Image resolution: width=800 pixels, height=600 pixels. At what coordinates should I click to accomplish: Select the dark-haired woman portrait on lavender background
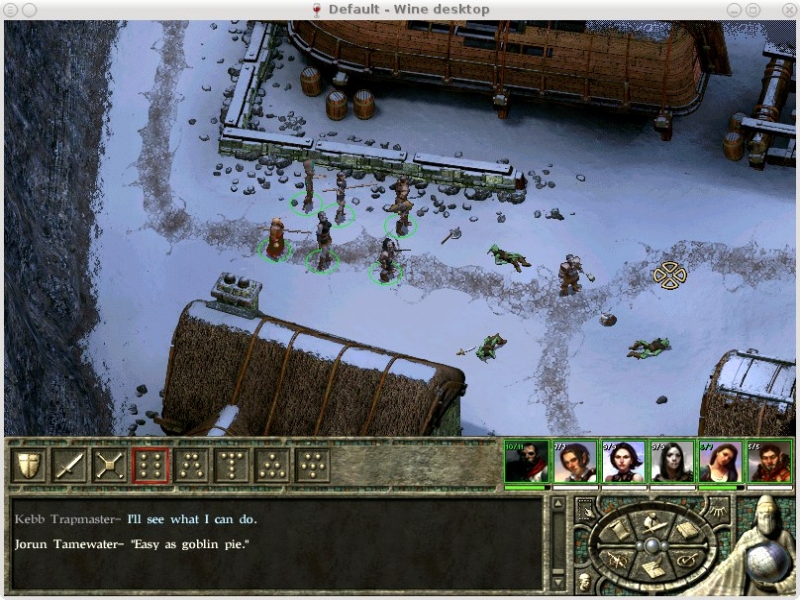pyautogui.click(x=624, y=462)
